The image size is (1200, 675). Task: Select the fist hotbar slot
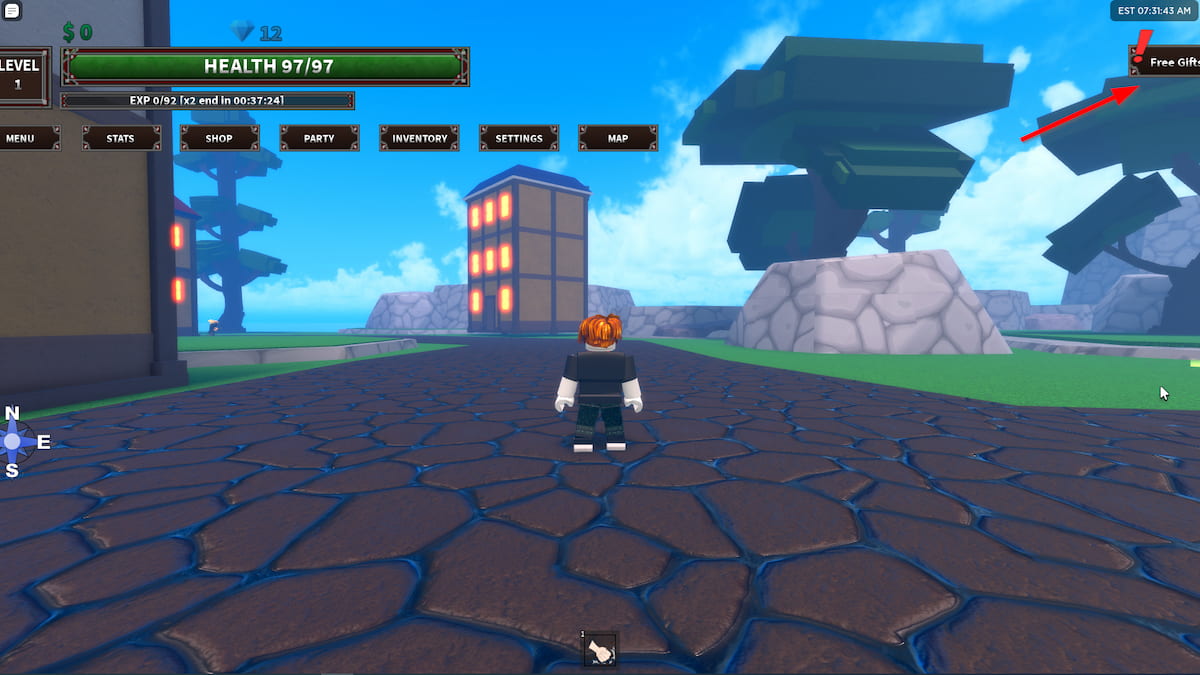(x=601, y=651)
